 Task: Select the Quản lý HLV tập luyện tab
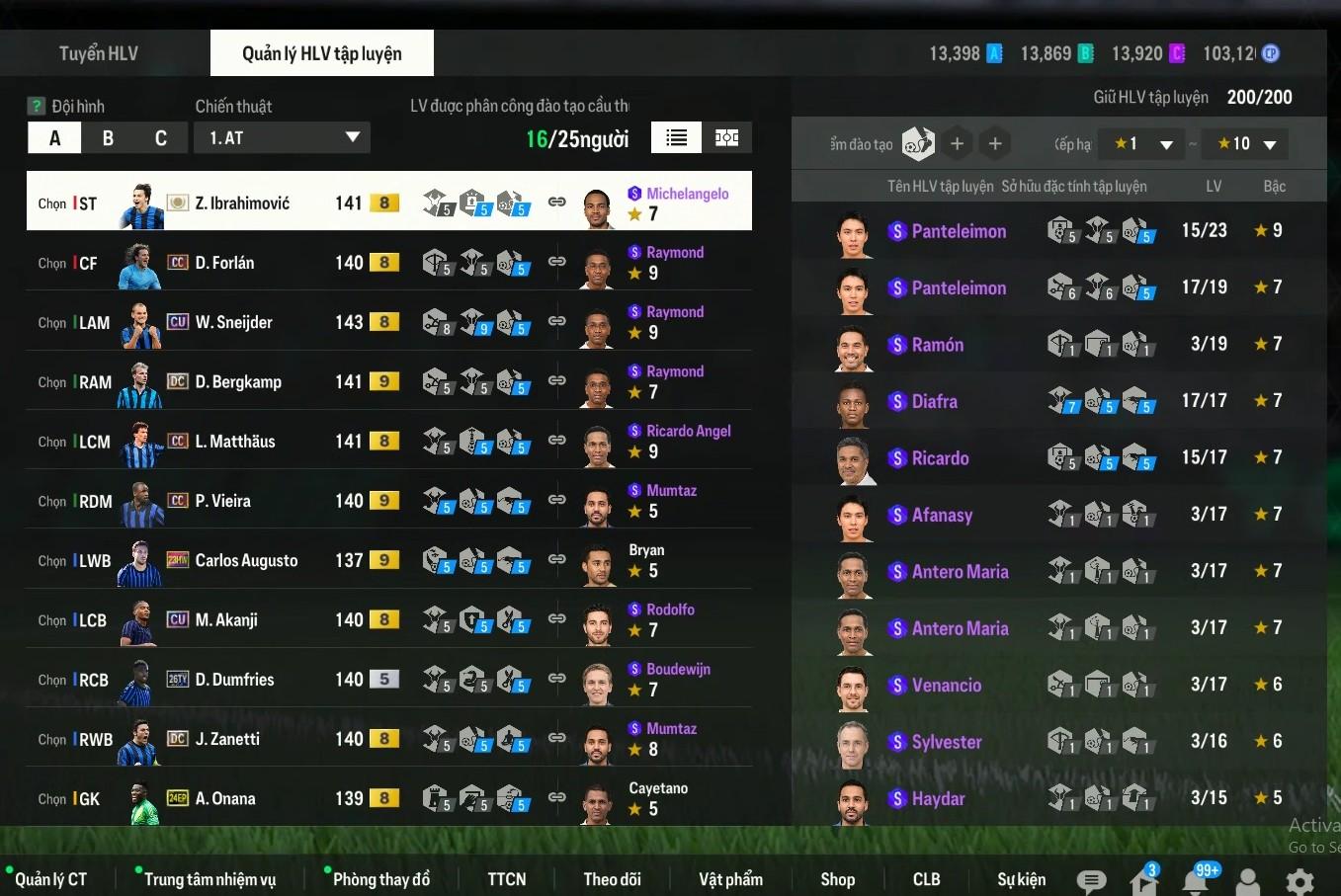(321, 53)
